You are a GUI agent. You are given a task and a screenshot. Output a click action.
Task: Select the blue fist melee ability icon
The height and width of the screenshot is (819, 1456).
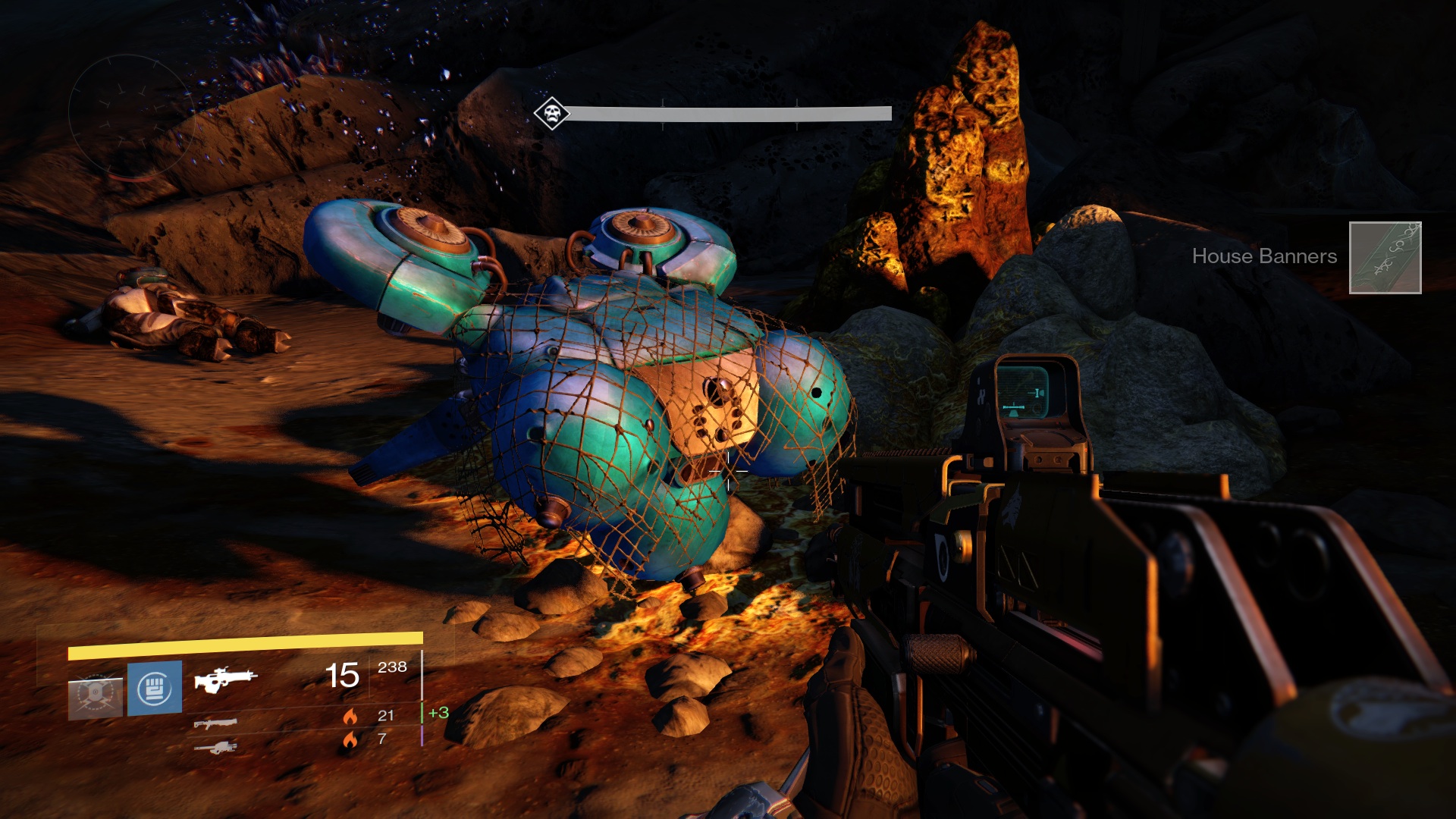tap(155, 688)
